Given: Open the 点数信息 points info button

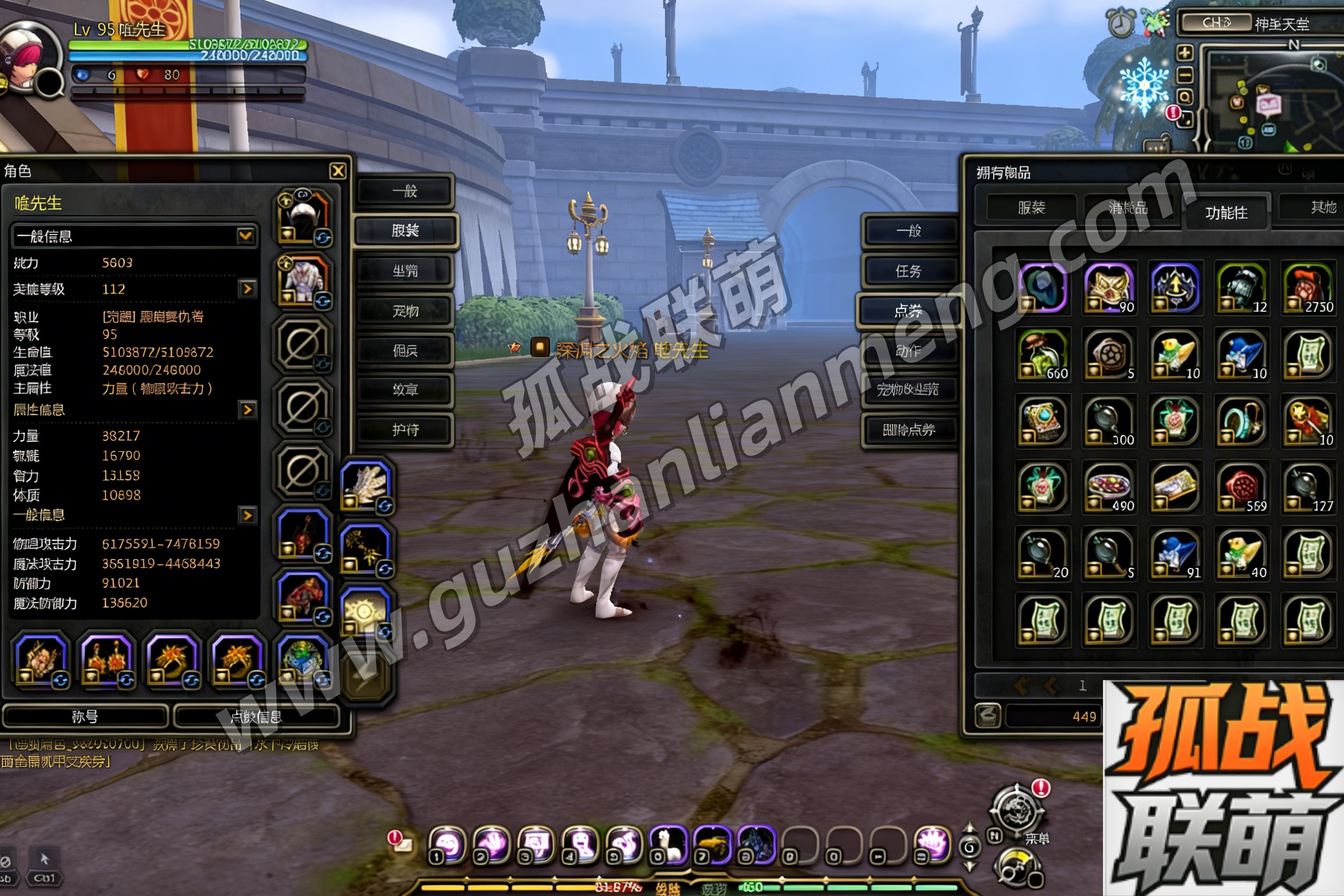Looking at the screenshot, I should (x=256, y=716).
